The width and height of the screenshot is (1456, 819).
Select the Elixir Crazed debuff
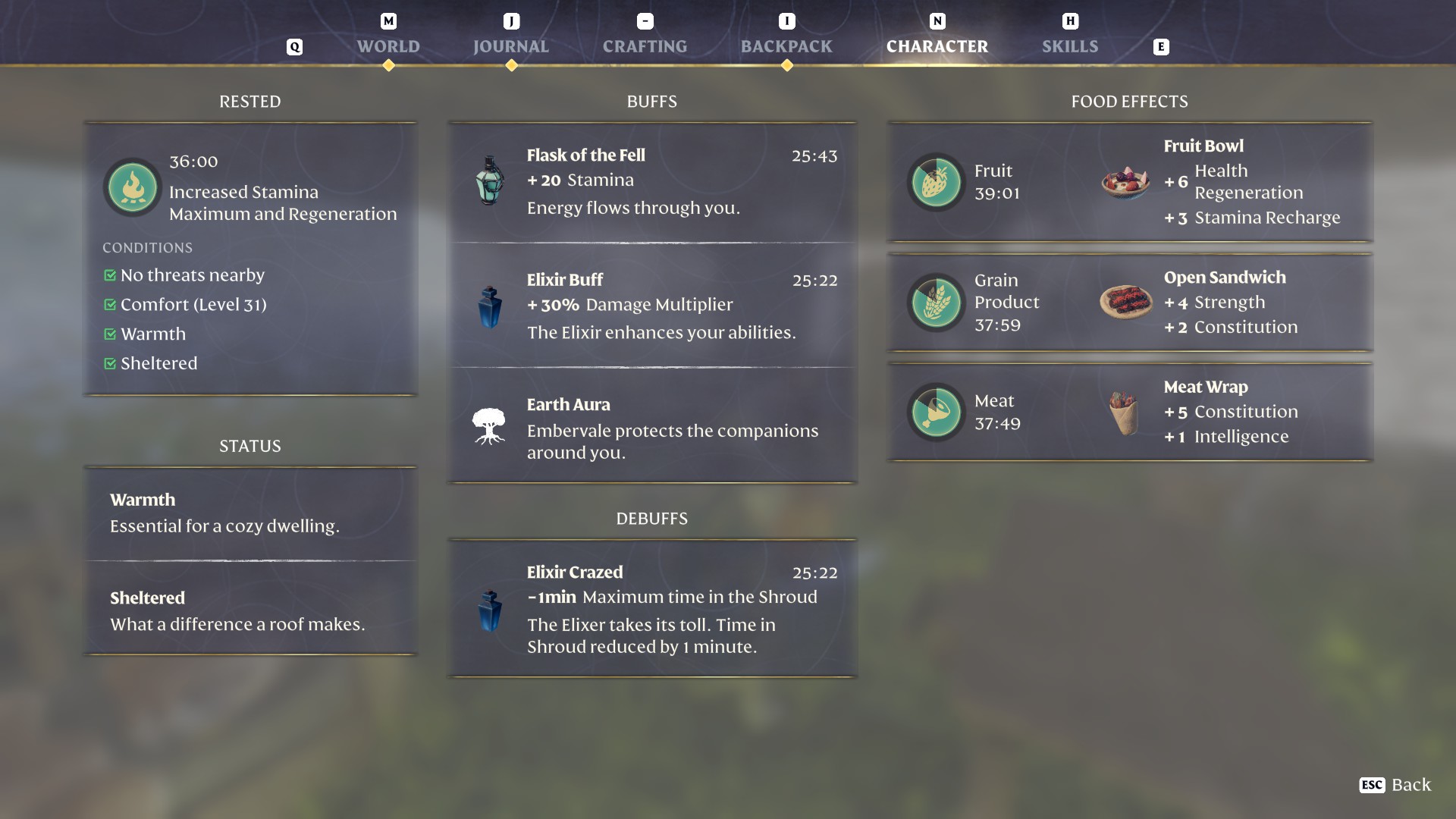click(x=652, y=608)
